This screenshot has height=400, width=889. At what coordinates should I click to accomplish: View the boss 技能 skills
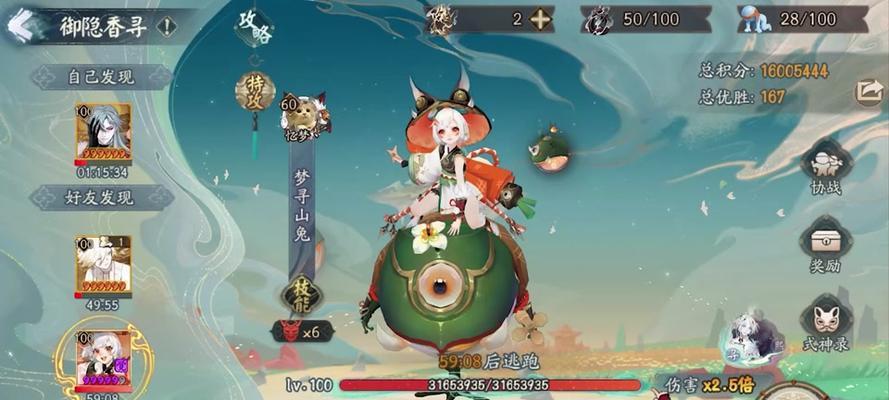point(299,293)
